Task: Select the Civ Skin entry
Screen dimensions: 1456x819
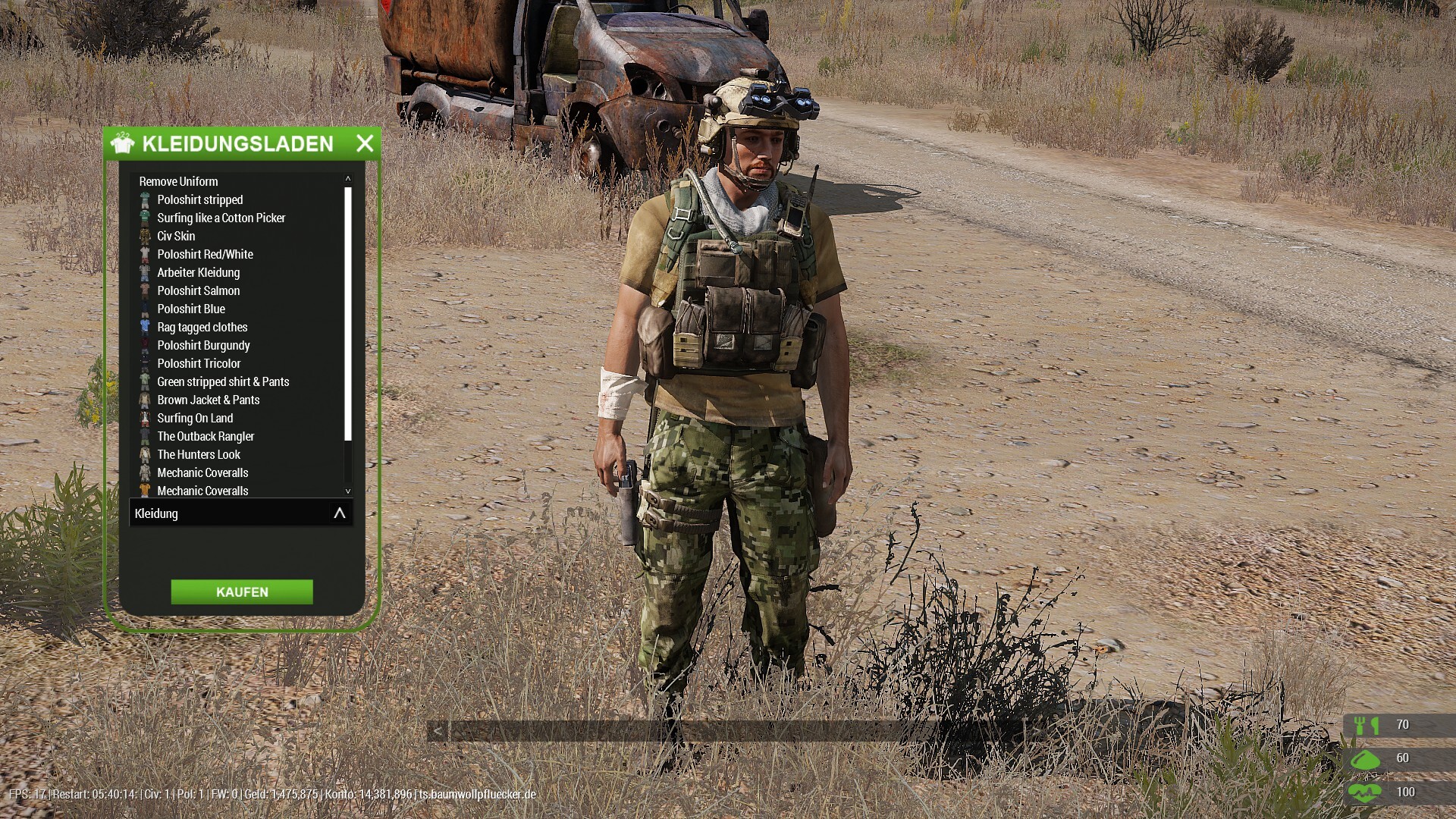Action: (x=176, y=236)
